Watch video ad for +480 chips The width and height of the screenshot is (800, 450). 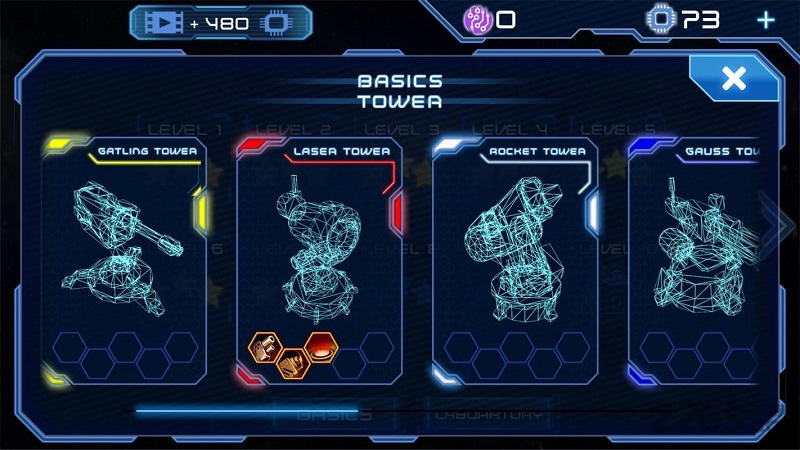(x=220, y=22)
